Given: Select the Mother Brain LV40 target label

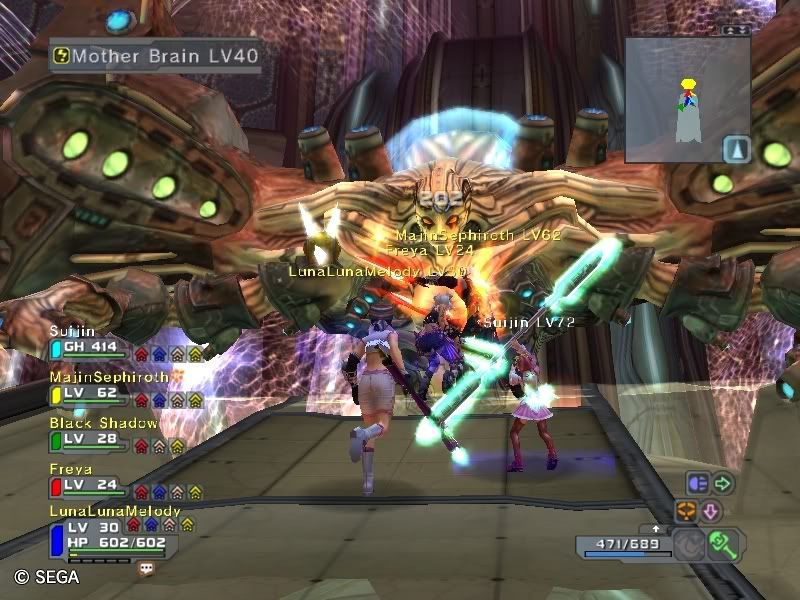Looking at the screenshot, I should tap(156, 56).
